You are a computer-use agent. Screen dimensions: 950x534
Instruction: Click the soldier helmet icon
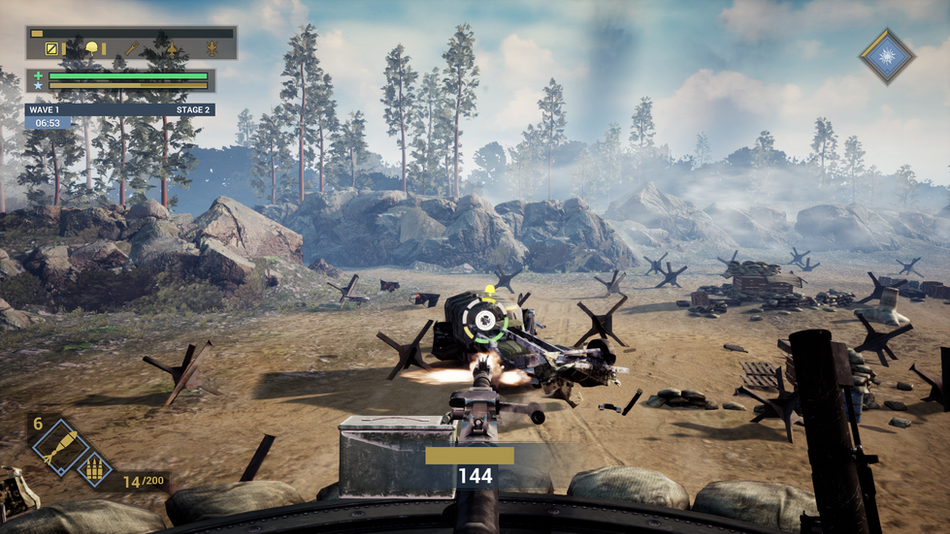(x=92, y=48)
